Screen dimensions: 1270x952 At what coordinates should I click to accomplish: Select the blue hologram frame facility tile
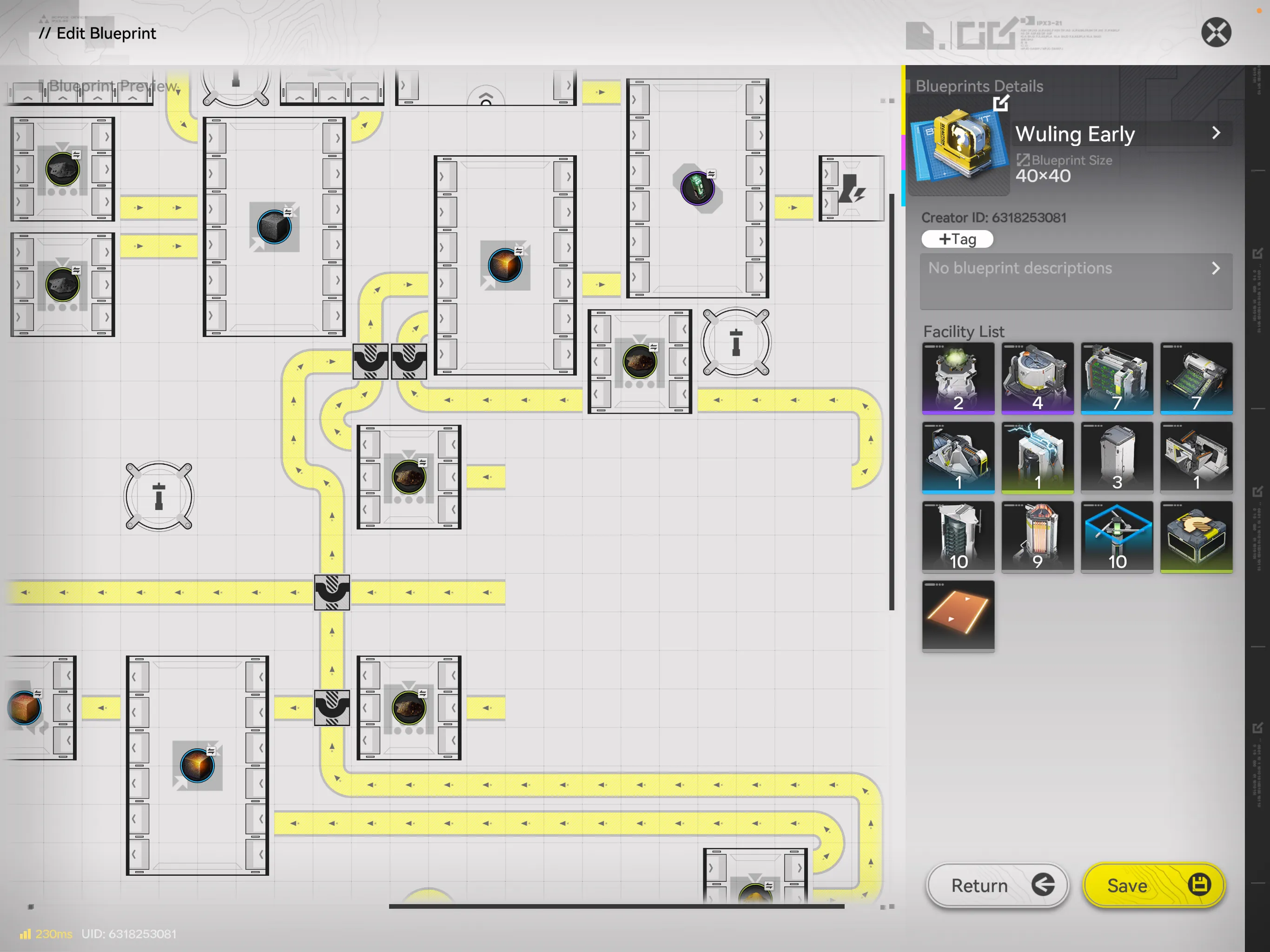click(1116, 536)
